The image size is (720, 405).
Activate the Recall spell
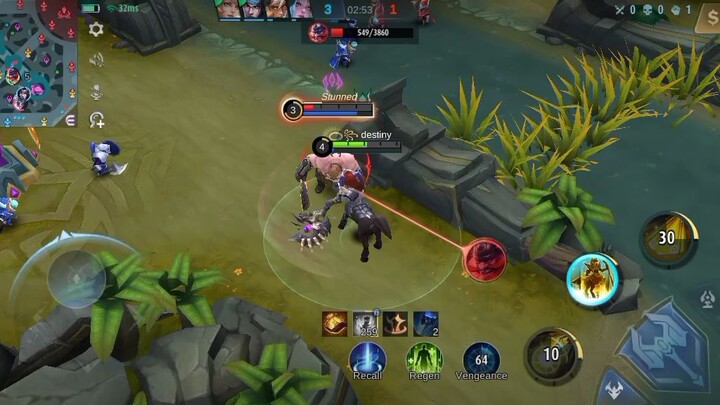[367, 358]
